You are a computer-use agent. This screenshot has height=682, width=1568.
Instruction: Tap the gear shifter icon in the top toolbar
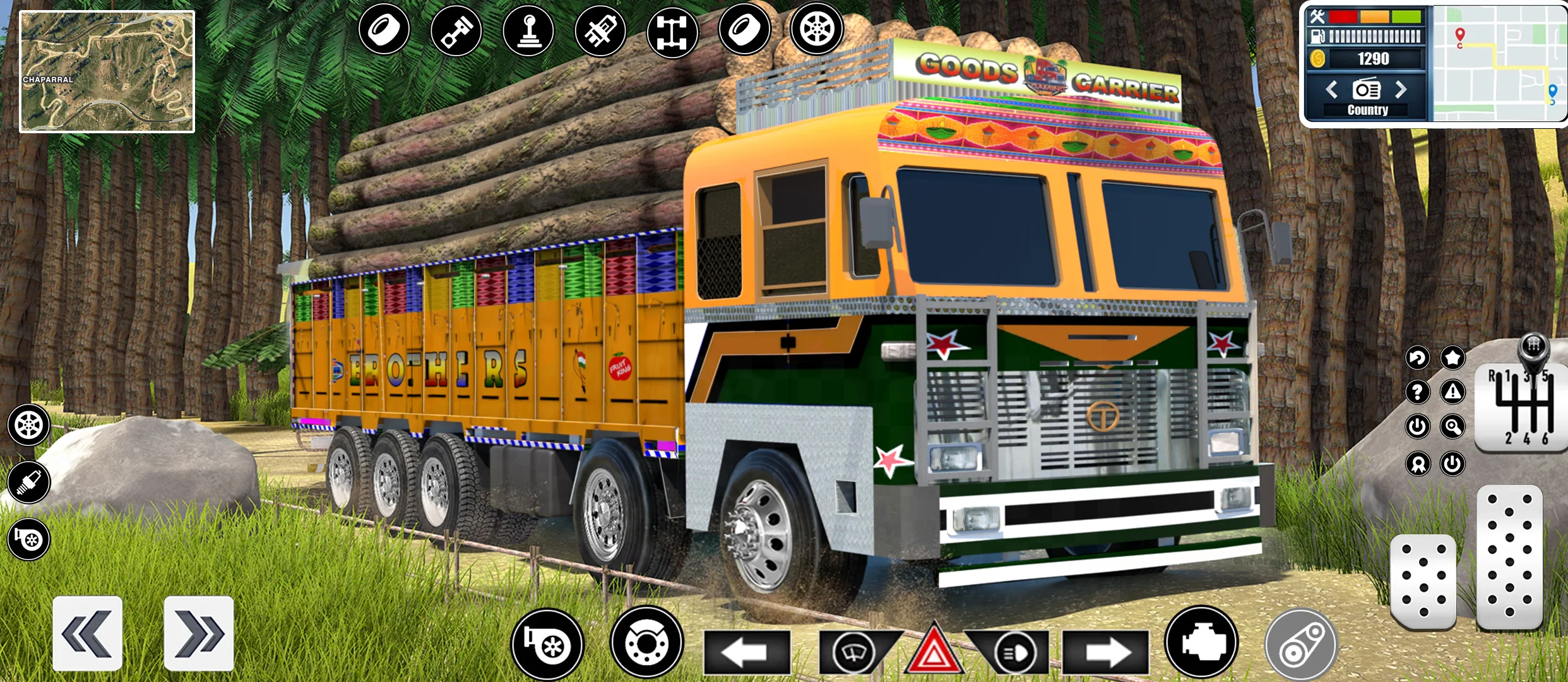point(529,28)
